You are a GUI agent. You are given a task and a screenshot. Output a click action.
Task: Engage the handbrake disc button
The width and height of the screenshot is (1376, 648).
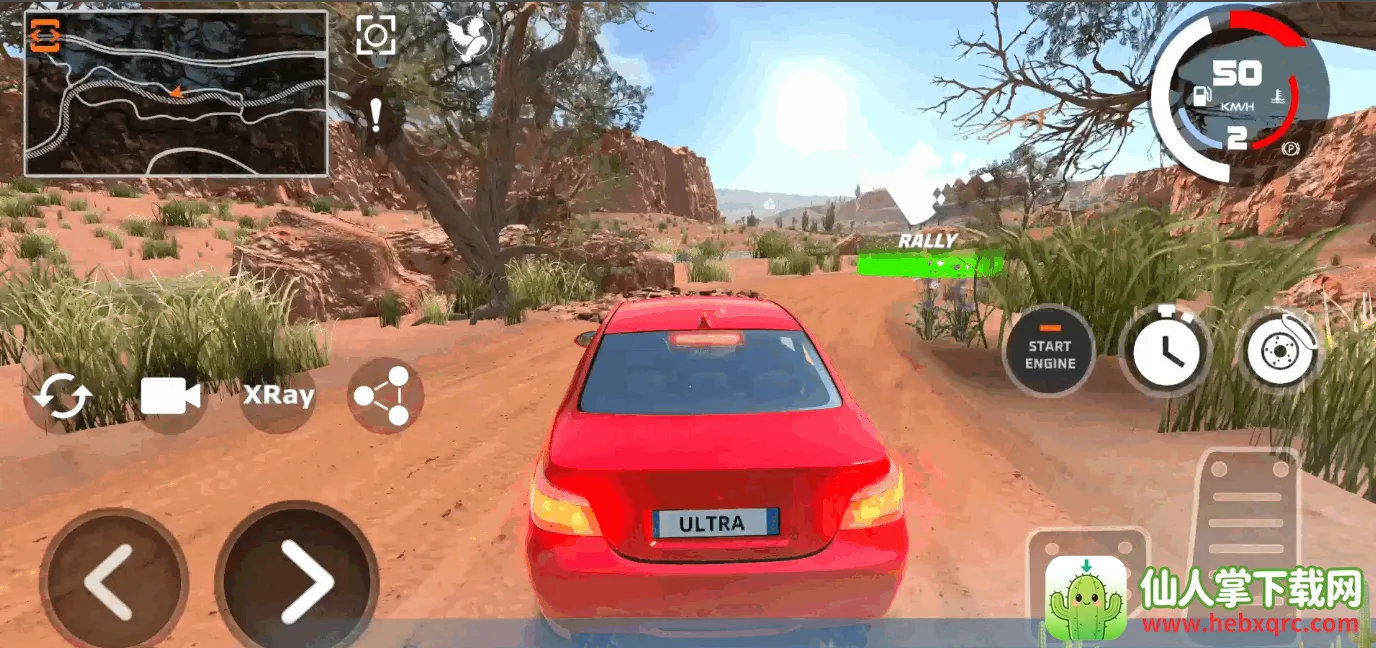click(1281, 352)
